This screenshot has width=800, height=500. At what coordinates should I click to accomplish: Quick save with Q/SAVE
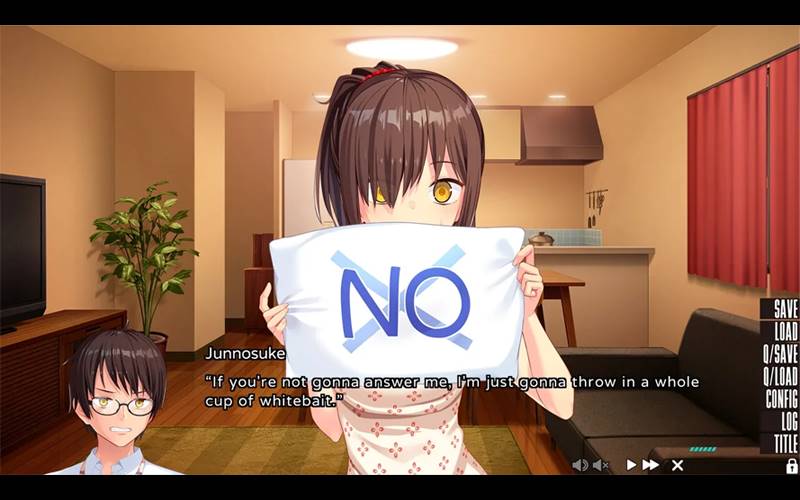(780, 354)
